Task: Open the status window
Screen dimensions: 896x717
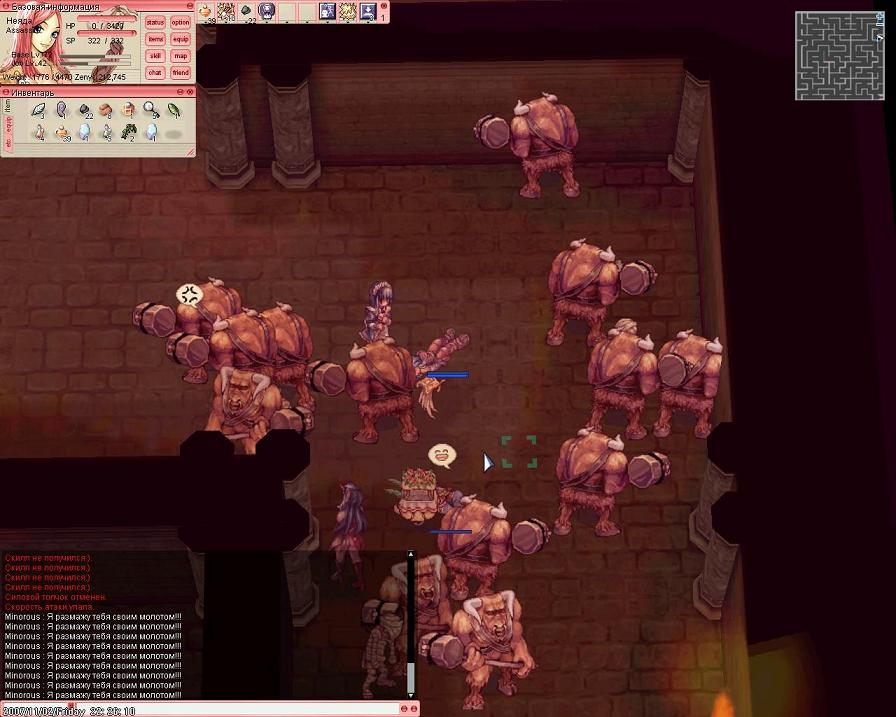Action: coord(155,22)
